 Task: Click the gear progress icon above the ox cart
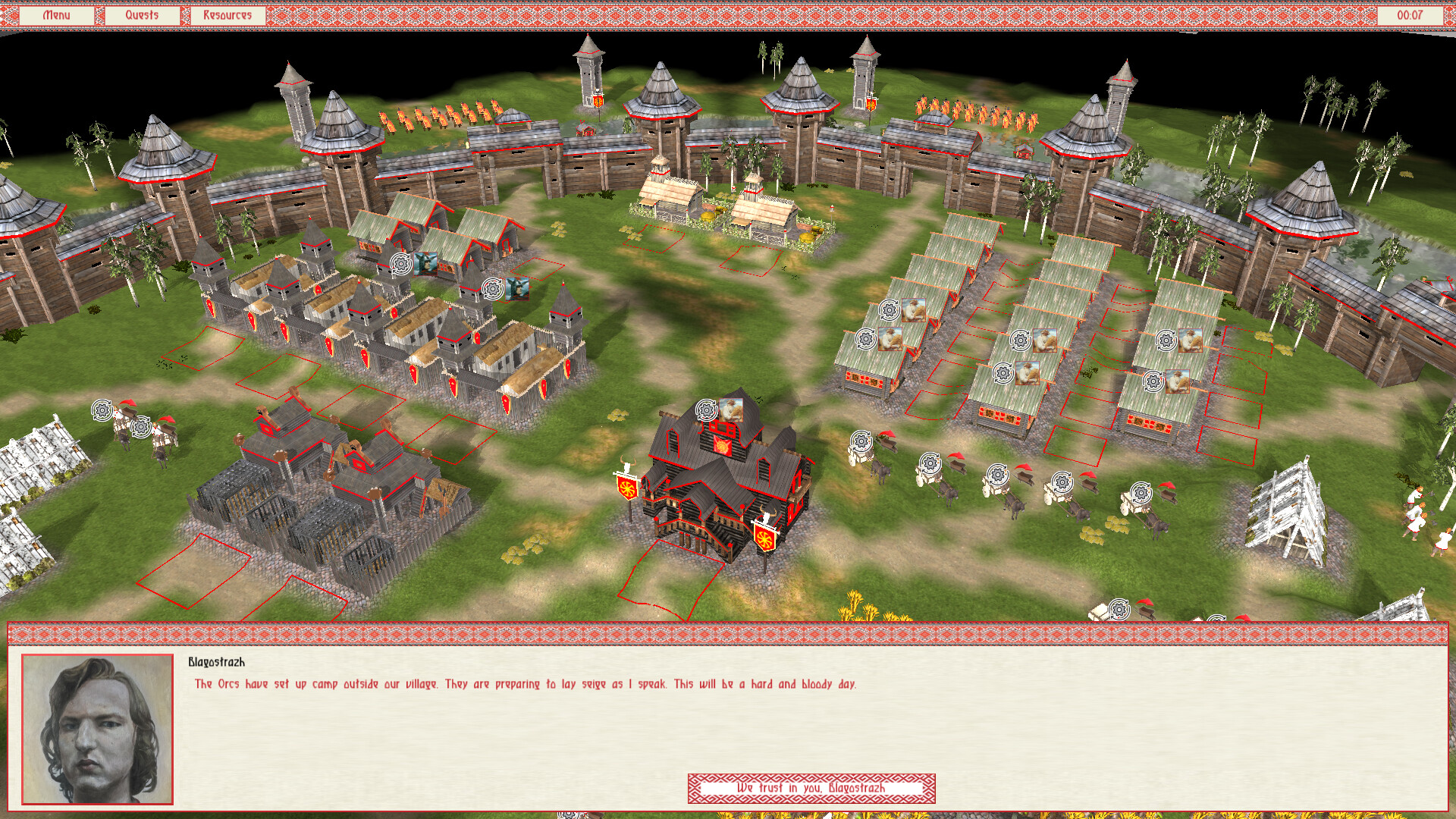pos(861,440)
